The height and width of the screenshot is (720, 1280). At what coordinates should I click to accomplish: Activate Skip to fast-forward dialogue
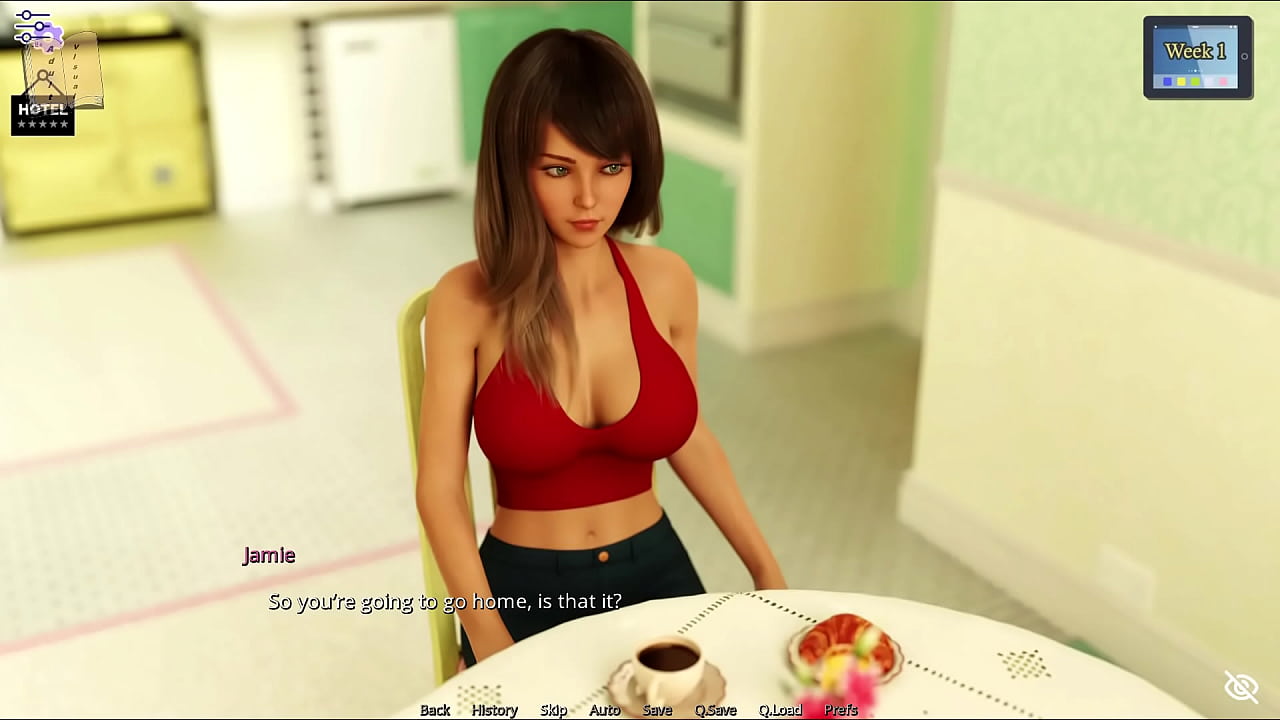coord(553,710)
